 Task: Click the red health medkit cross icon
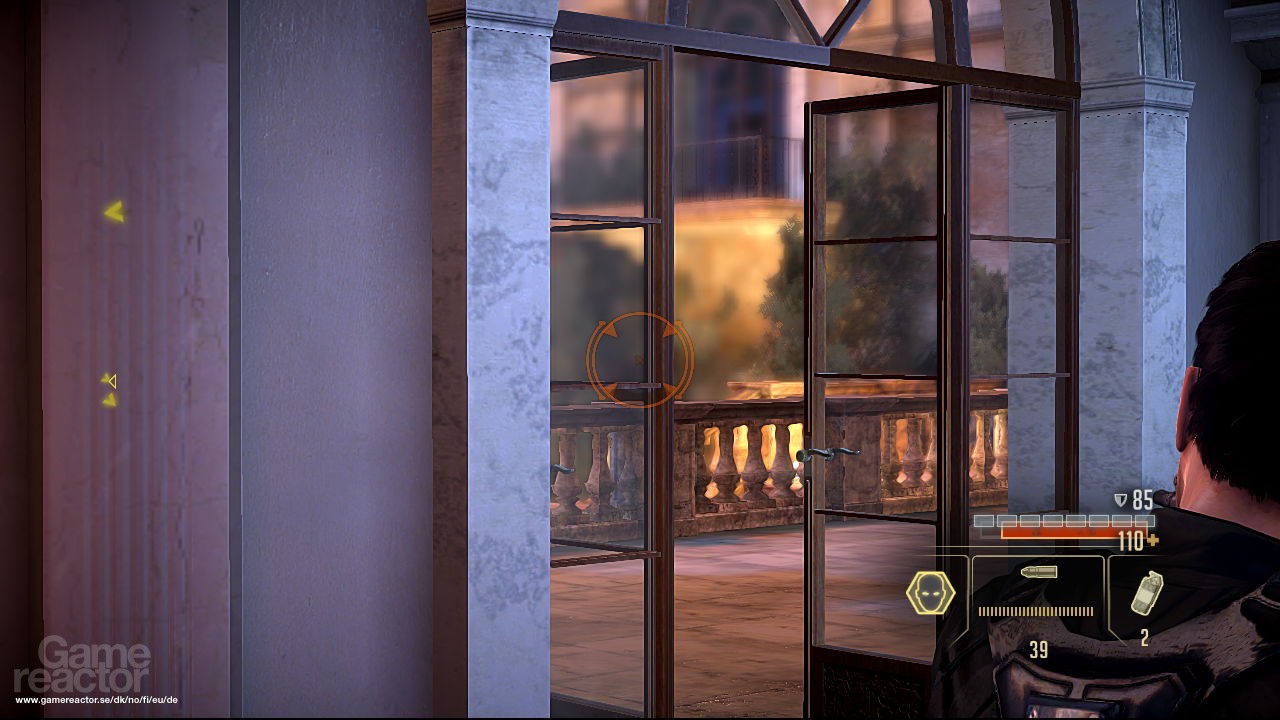click(x=1152, y=538)
